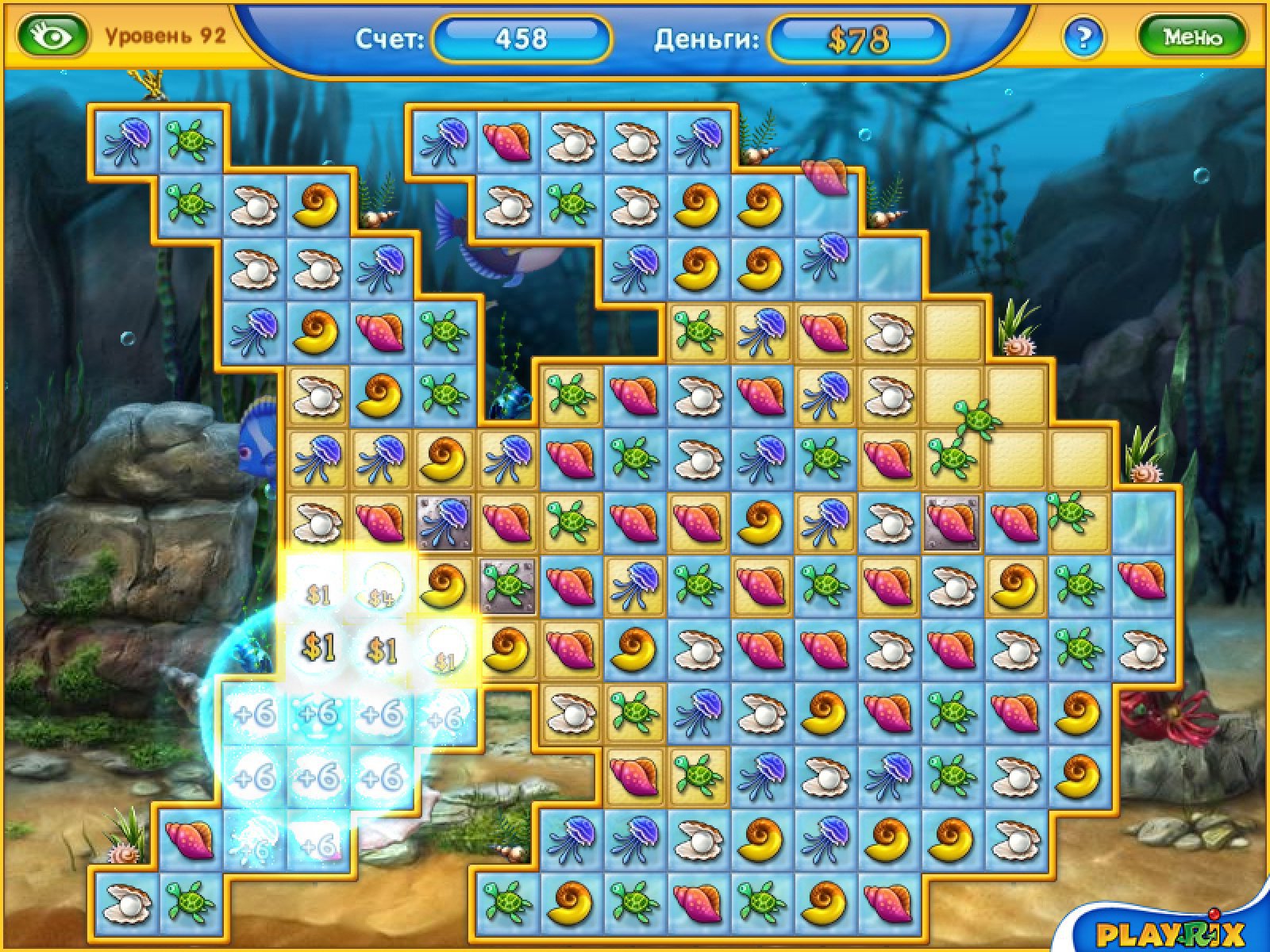The image size is (1270, 952).
Task: Select the chained jellyfish tile
Action: point(444,522)
